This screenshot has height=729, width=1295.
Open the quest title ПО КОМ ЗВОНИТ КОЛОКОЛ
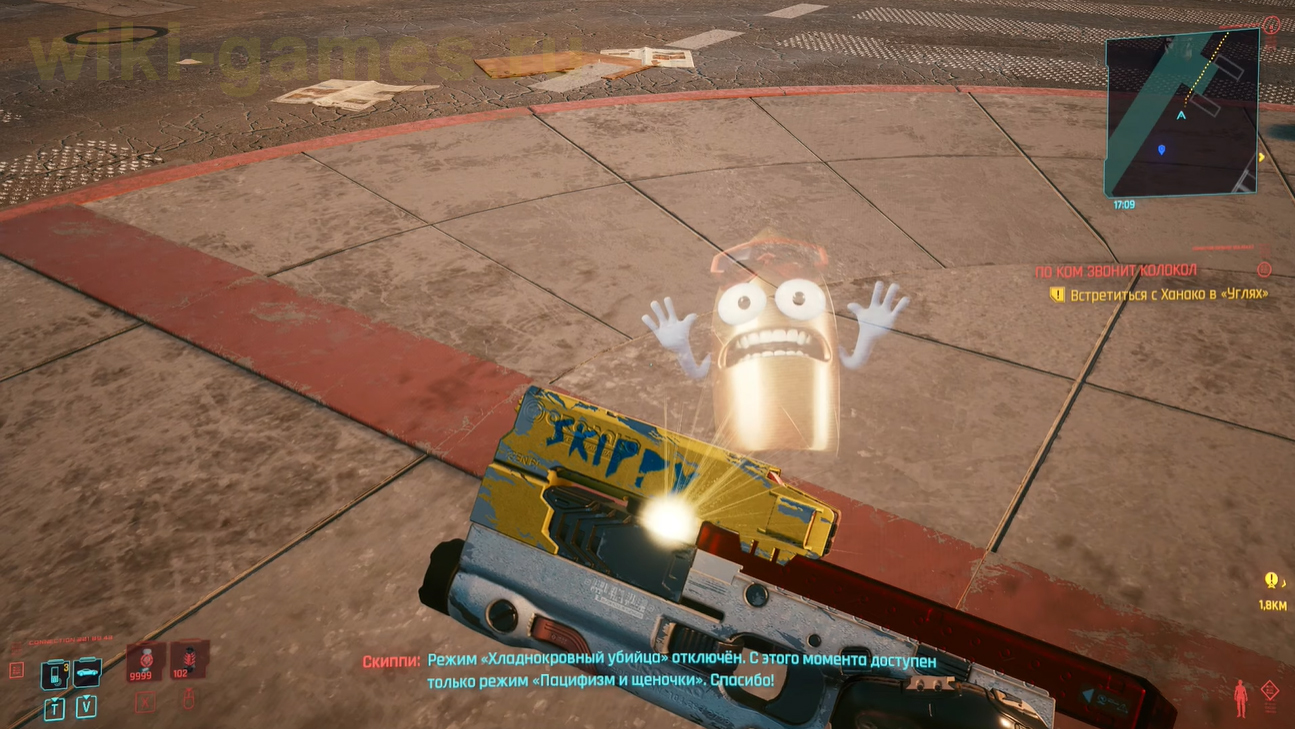(1117, 268)
